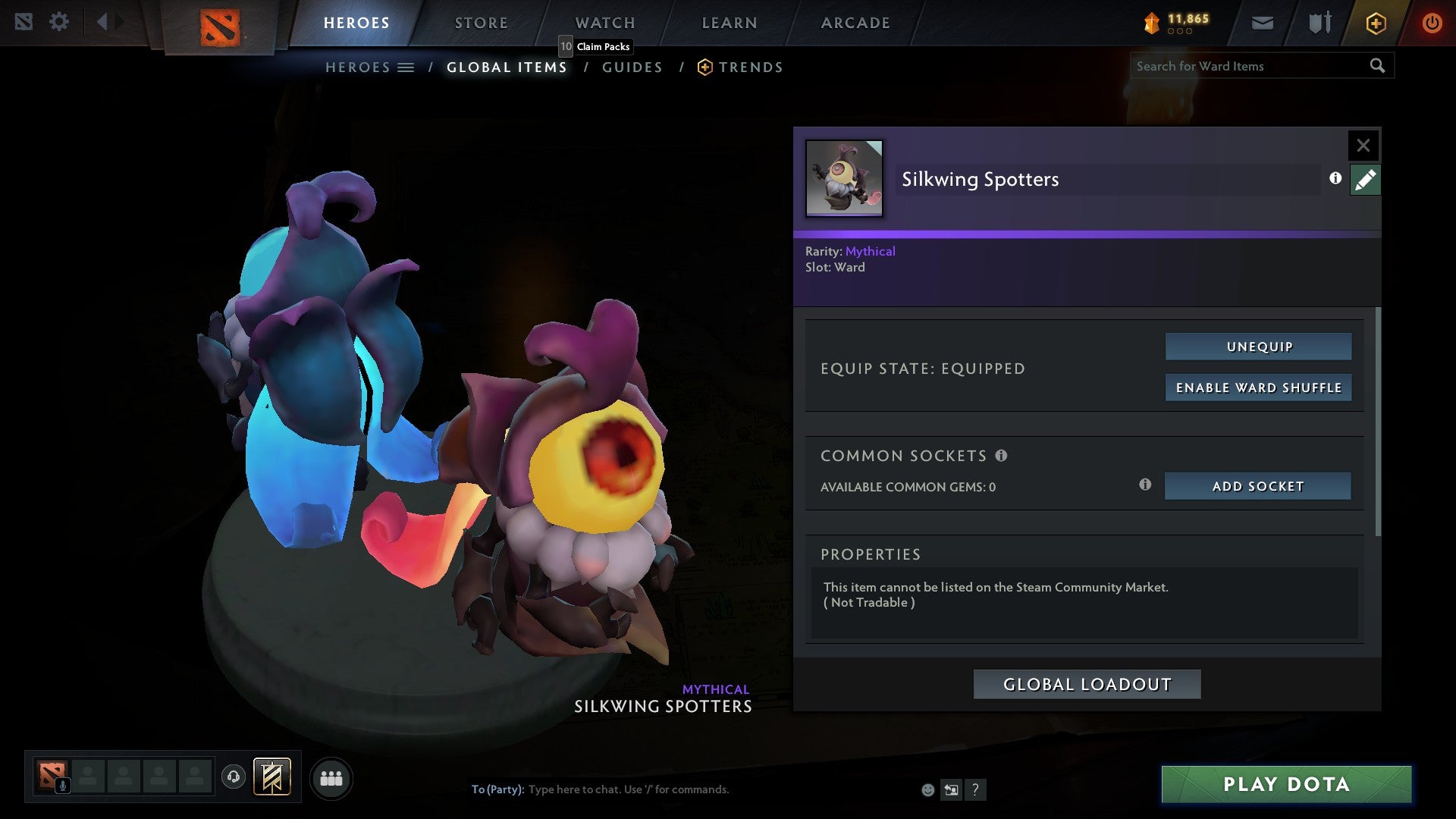Click the edit pencil next to Silkwing Spotters
Image resolution: width=1456 pixels, height=819 pixels.
tap(1365, 180)
